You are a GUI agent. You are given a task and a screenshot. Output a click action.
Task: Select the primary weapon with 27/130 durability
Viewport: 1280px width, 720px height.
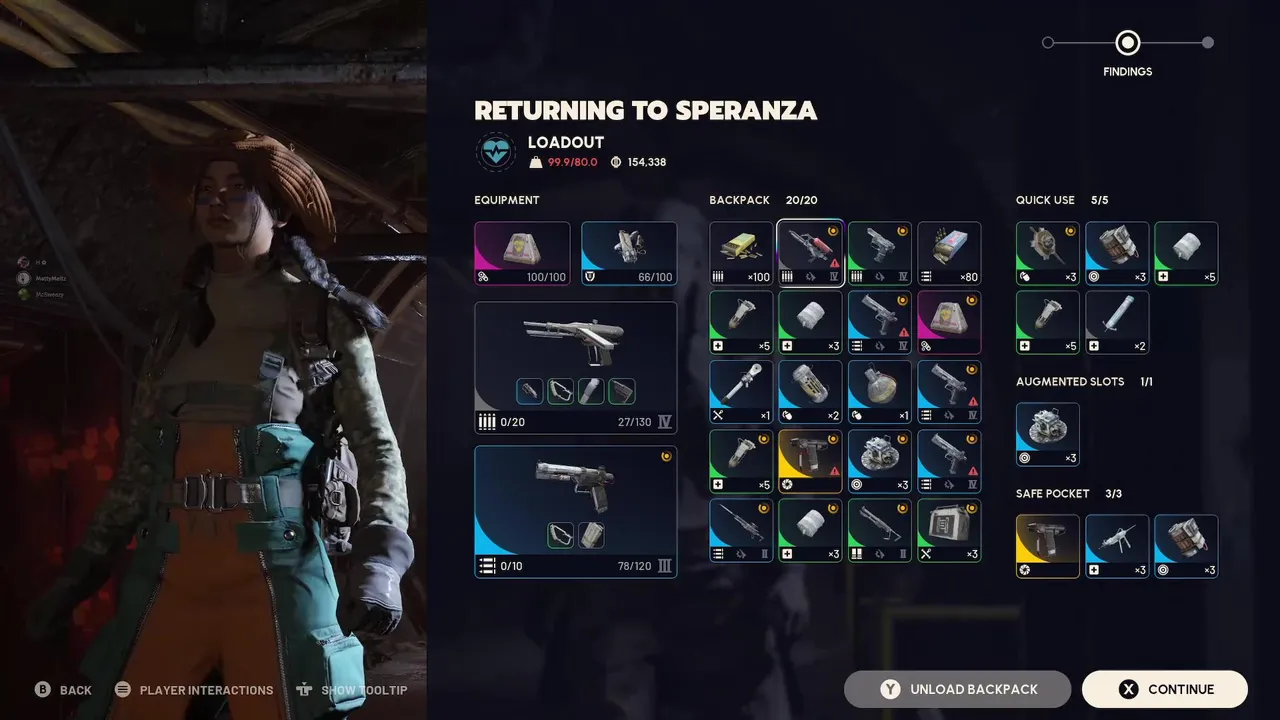[575, 367]
